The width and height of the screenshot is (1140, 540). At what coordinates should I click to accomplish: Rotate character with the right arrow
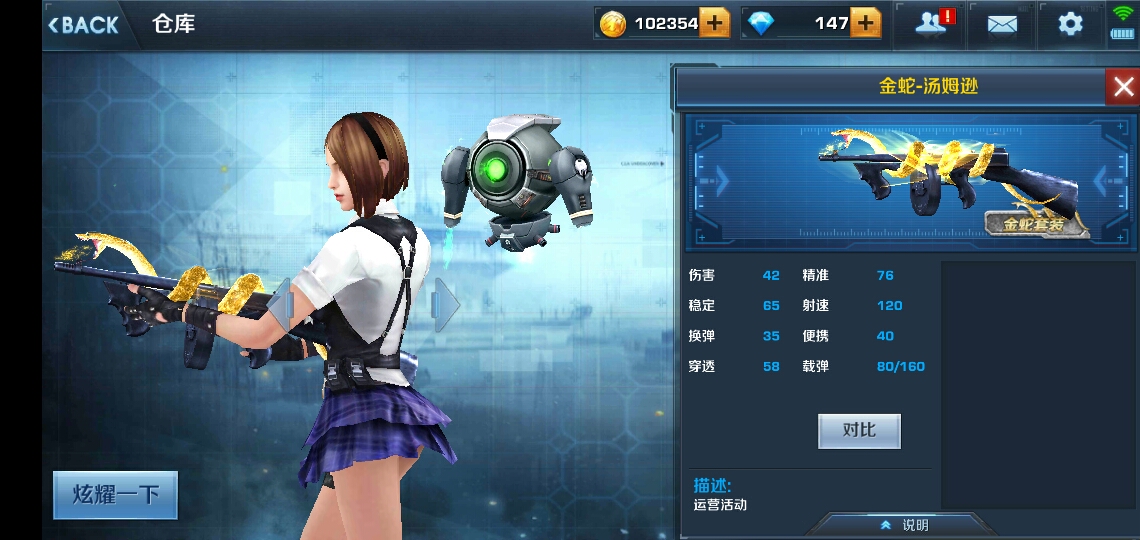click(x=446, y=303)
